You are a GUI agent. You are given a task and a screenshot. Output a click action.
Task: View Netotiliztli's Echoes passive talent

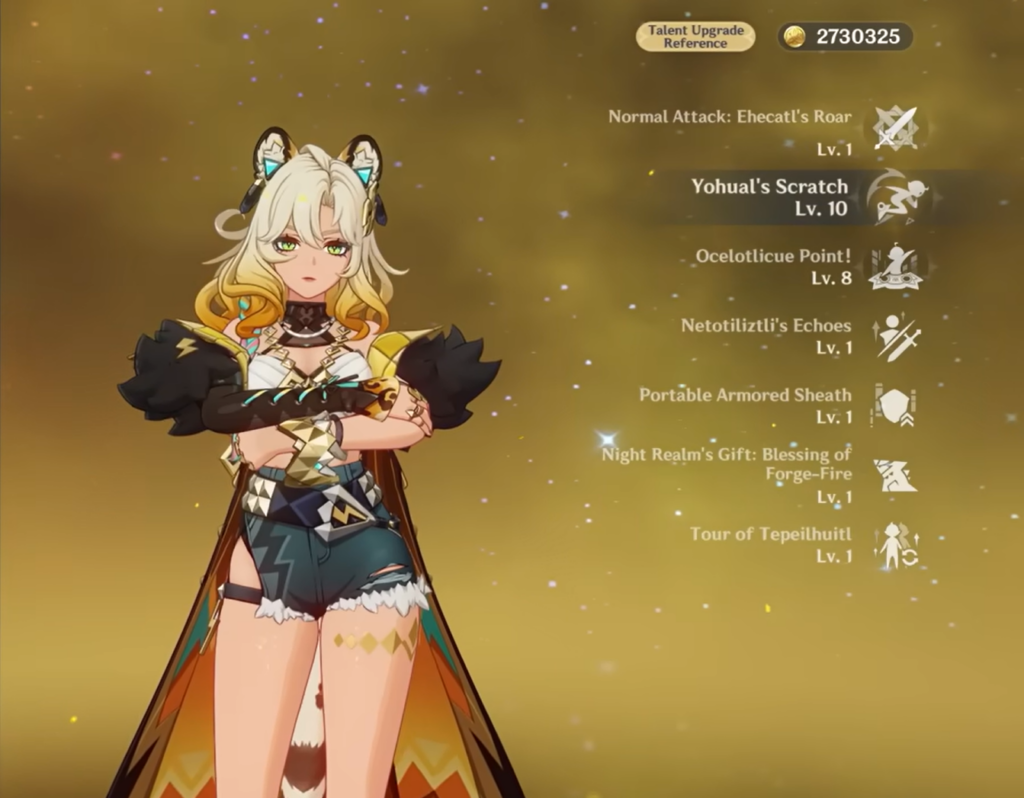pyautogui.click(x=895, y=337)
